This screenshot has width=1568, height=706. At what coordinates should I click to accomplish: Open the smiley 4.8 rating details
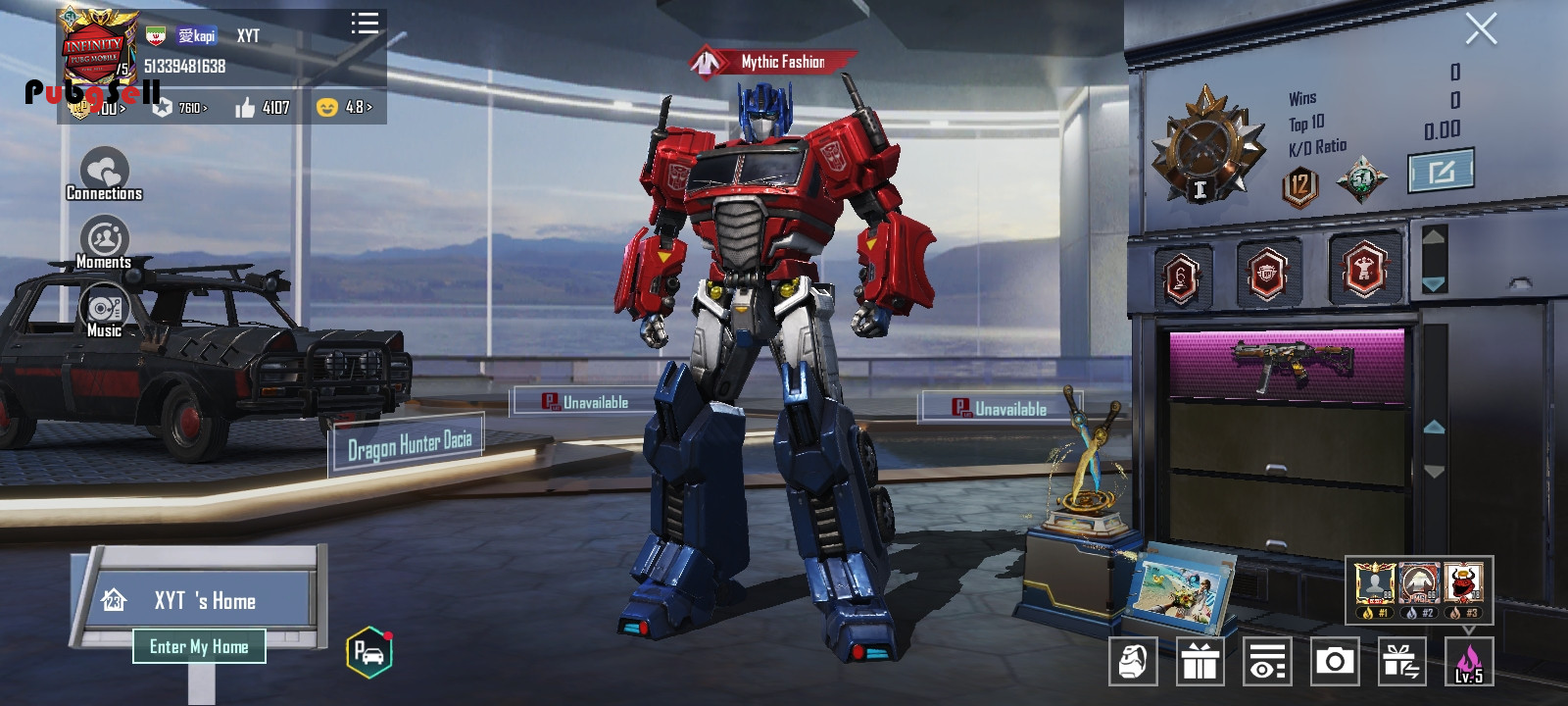click(x=344, y=107)
